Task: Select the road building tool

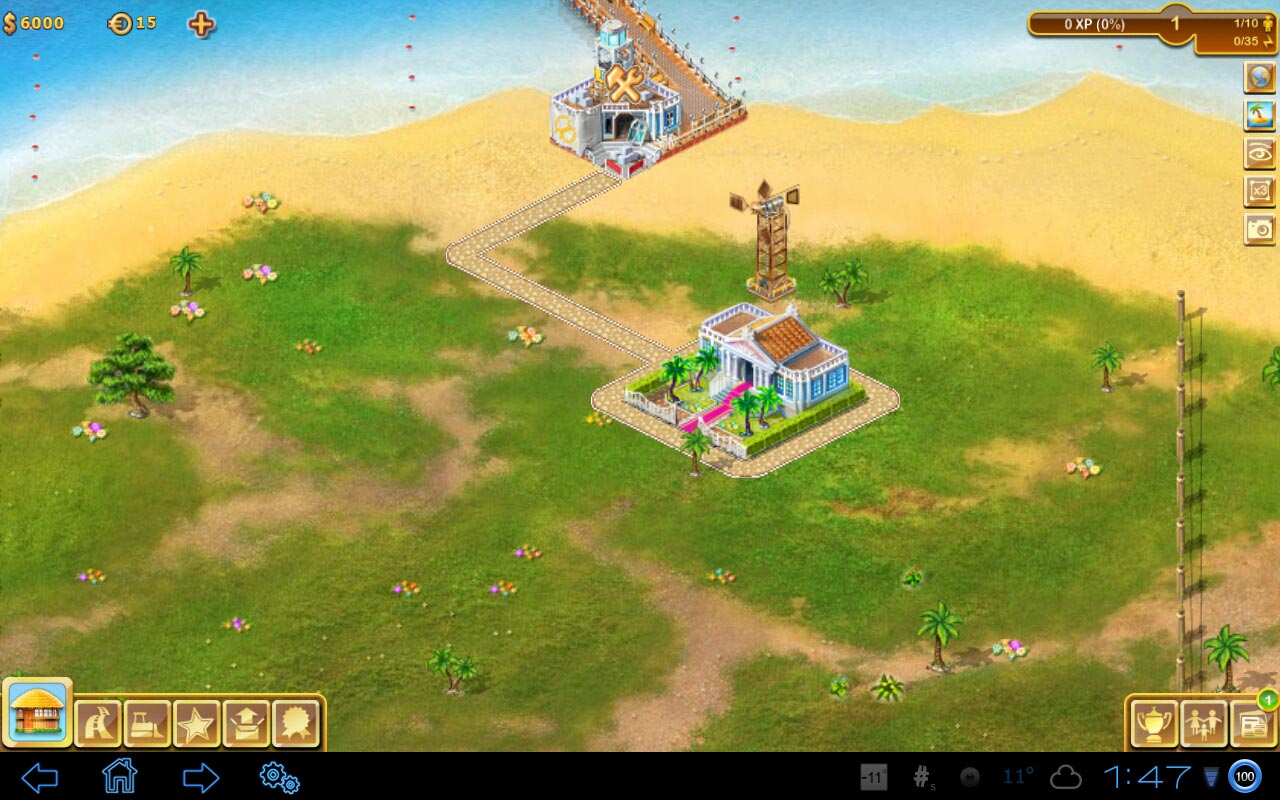Action: coord(98,722)
